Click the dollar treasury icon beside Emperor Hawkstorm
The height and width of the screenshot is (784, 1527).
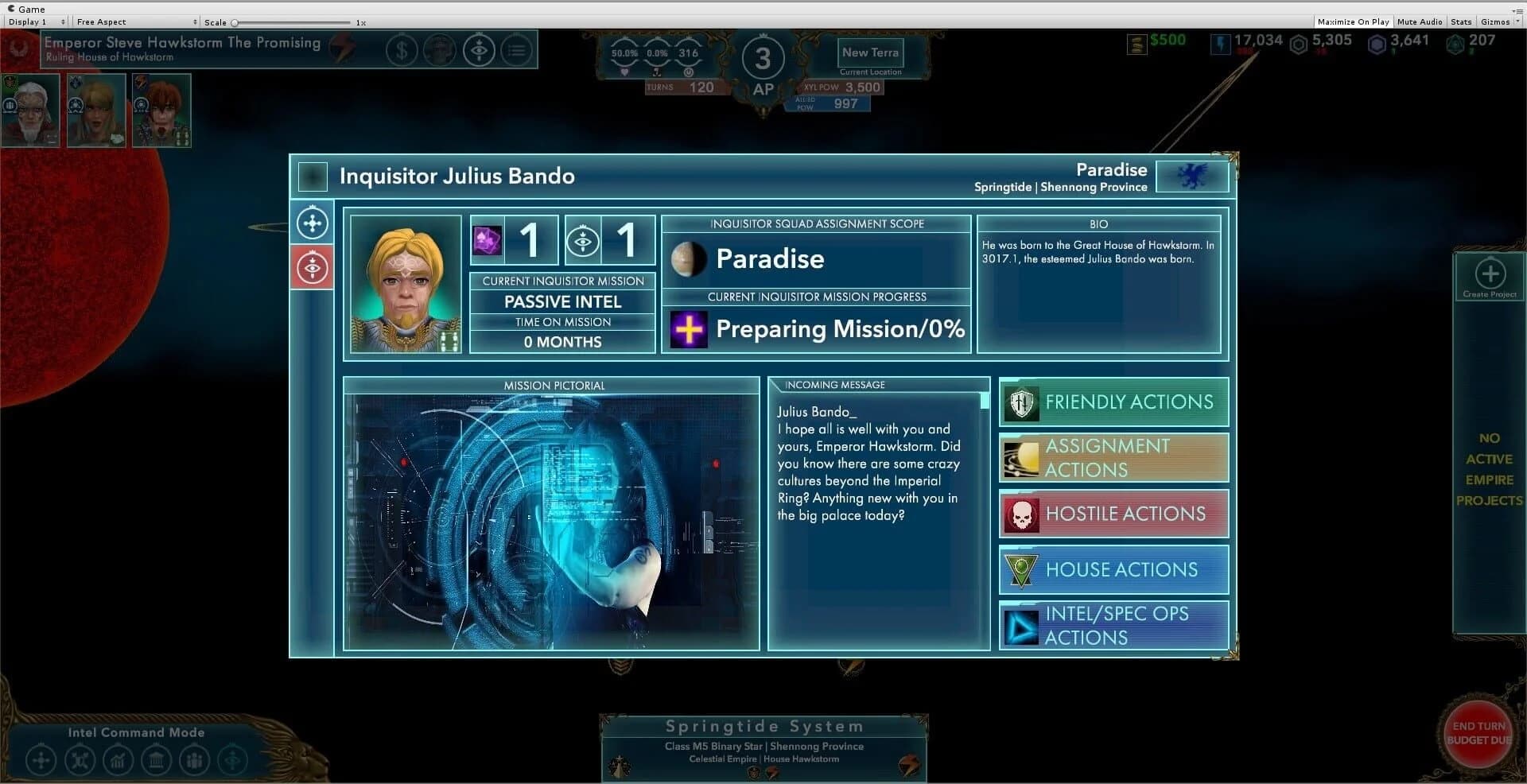coord(402,49)
